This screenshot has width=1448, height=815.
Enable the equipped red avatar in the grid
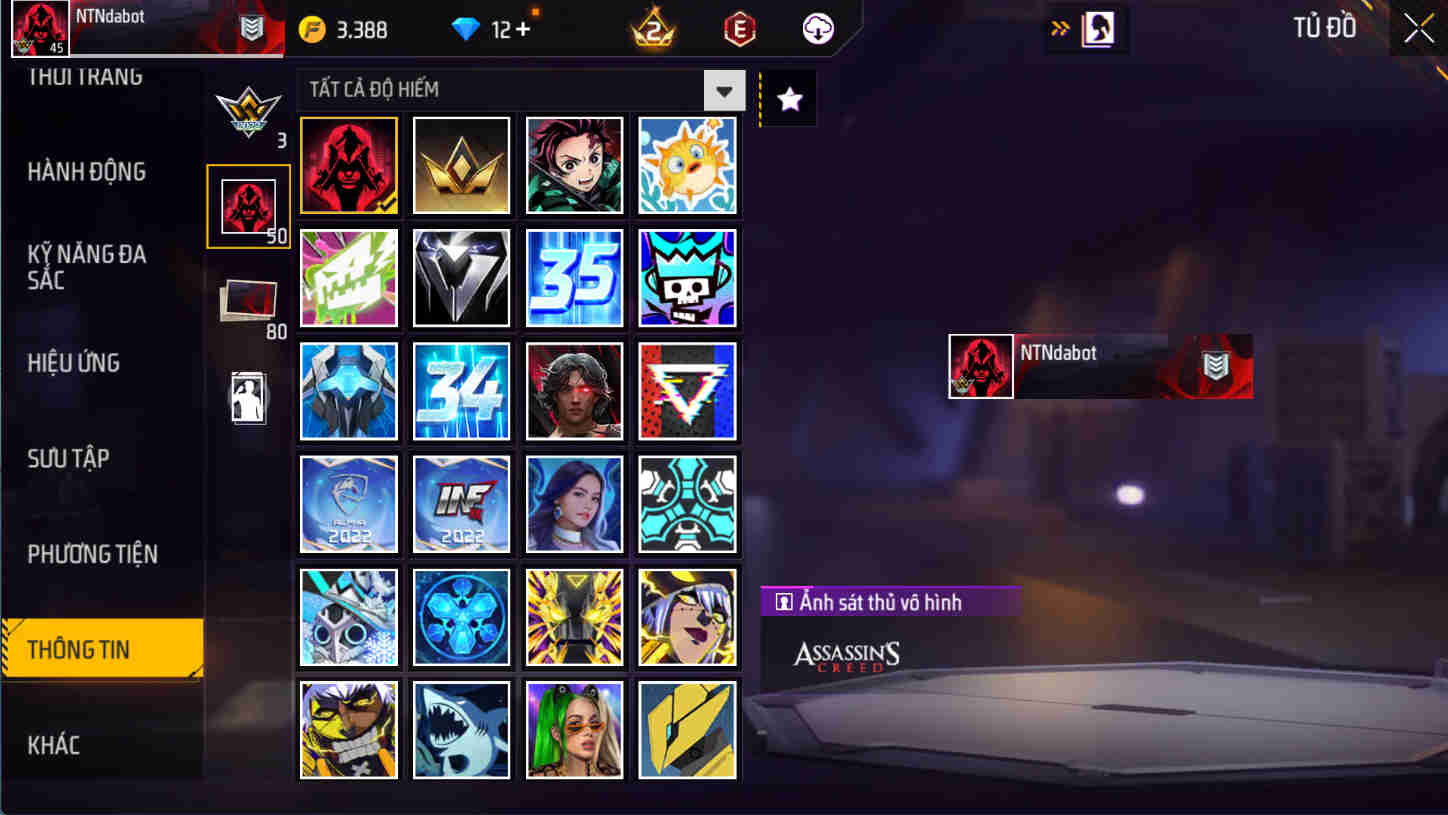tap(348, 165)
